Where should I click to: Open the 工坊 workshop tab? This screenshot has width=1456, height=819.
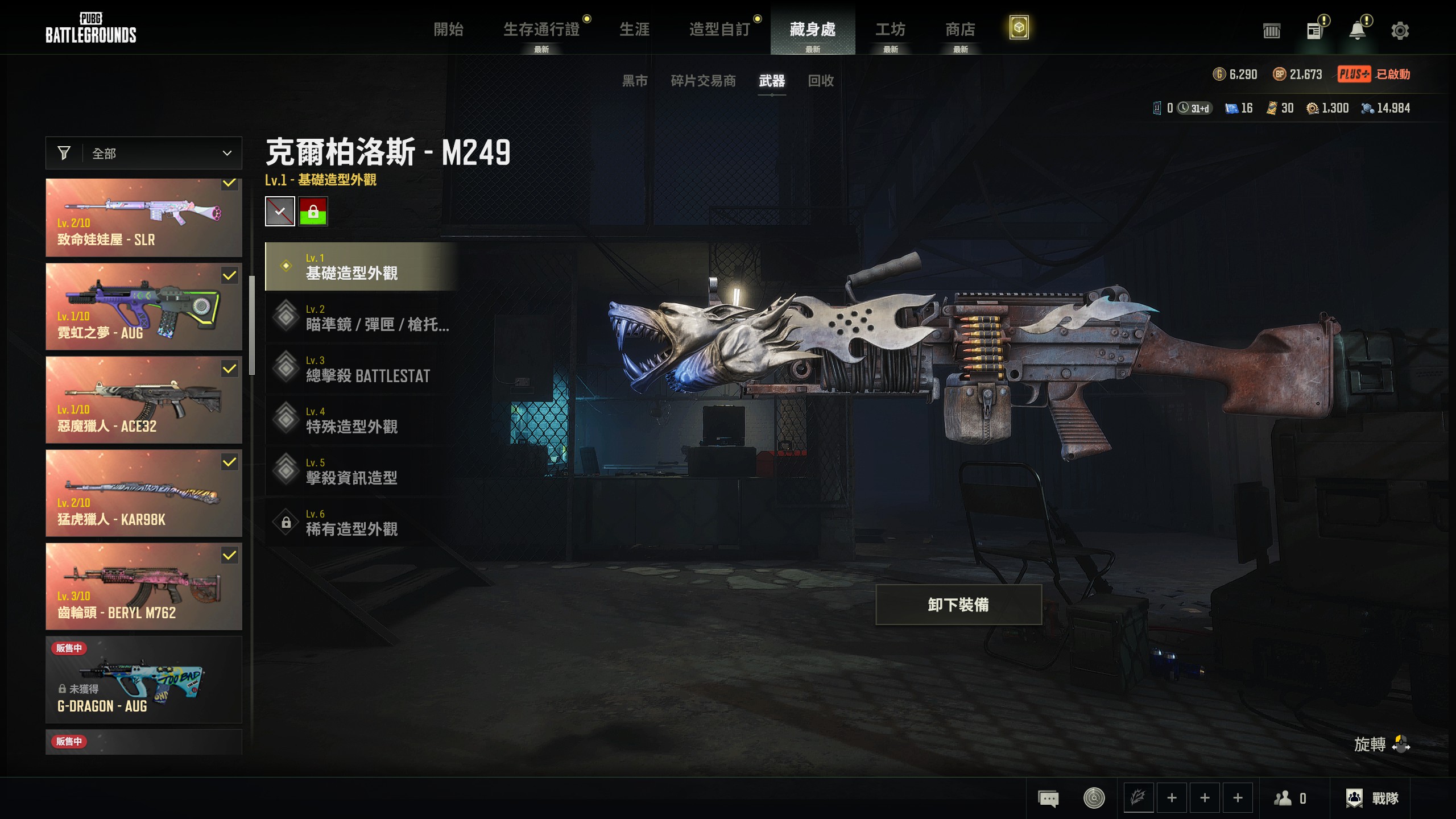[890, 30]
